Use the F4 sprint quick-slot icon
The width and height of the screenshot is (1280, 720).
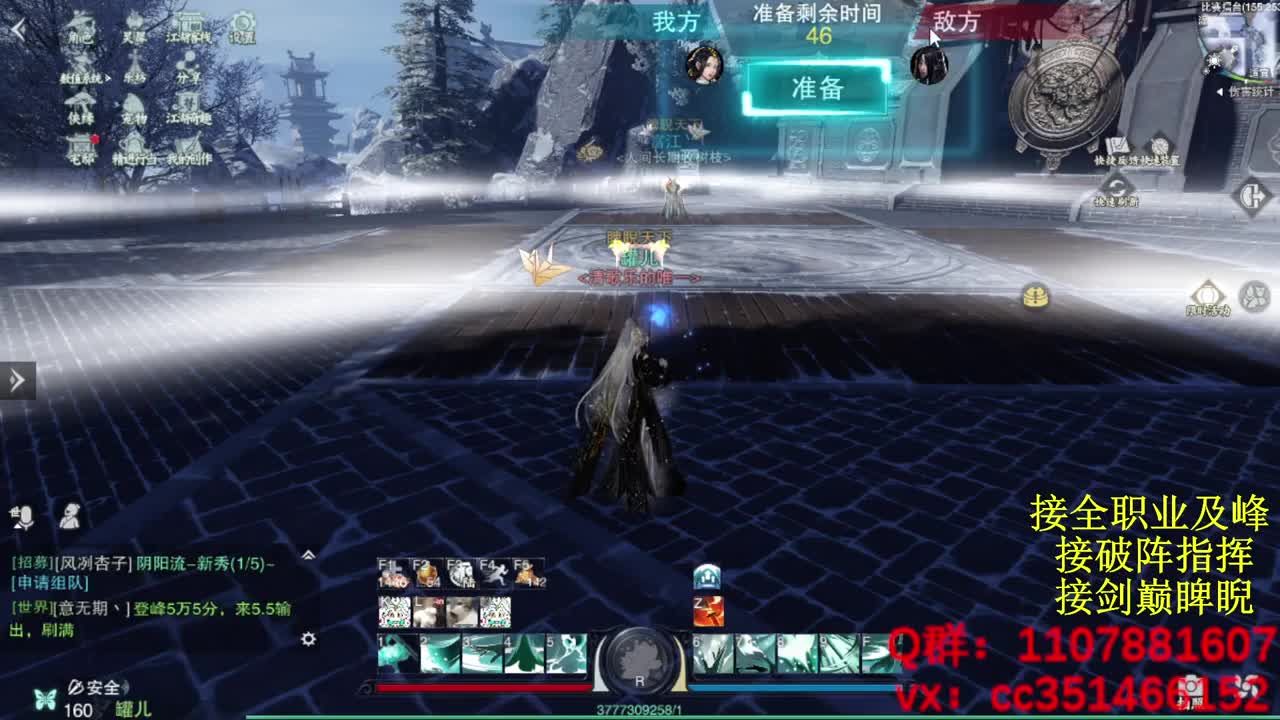tap(497, 572)
